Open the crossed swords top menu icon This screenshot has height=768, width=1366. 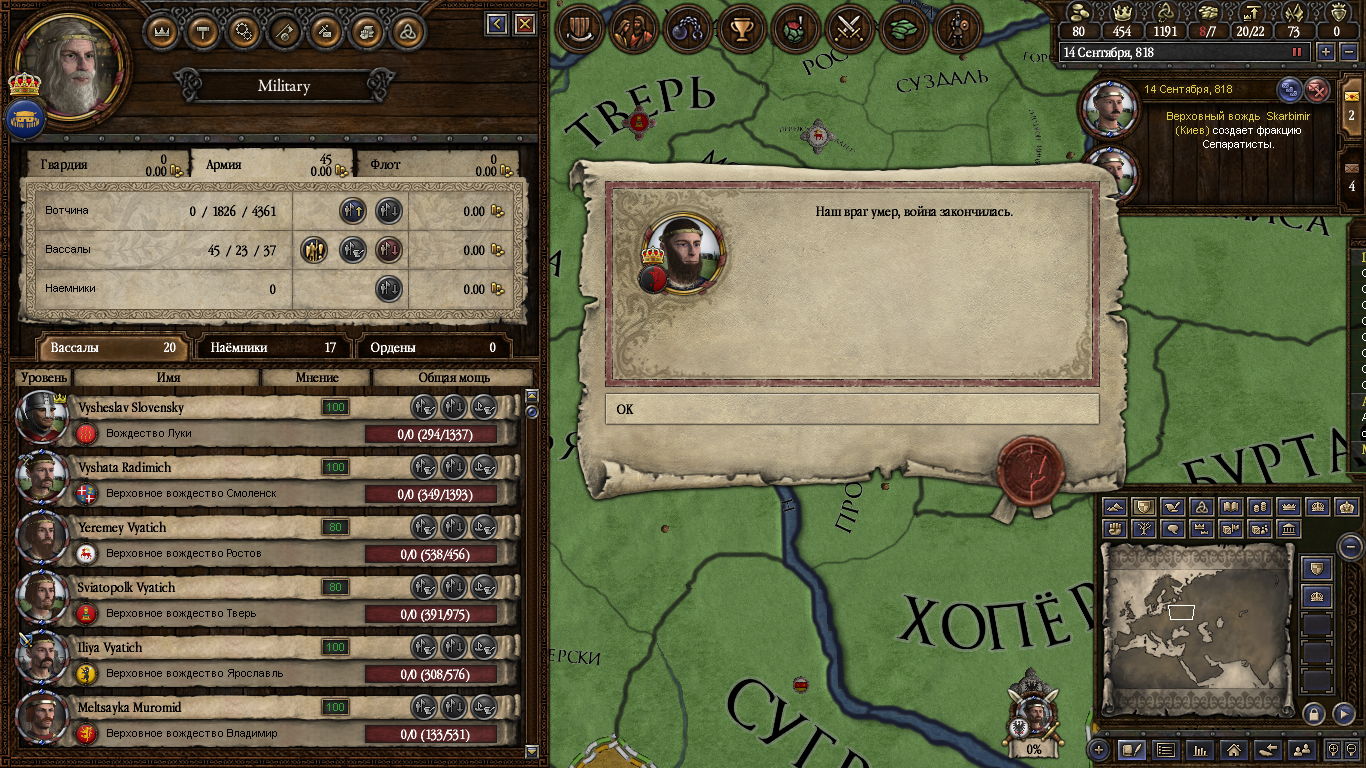(849, 30)
